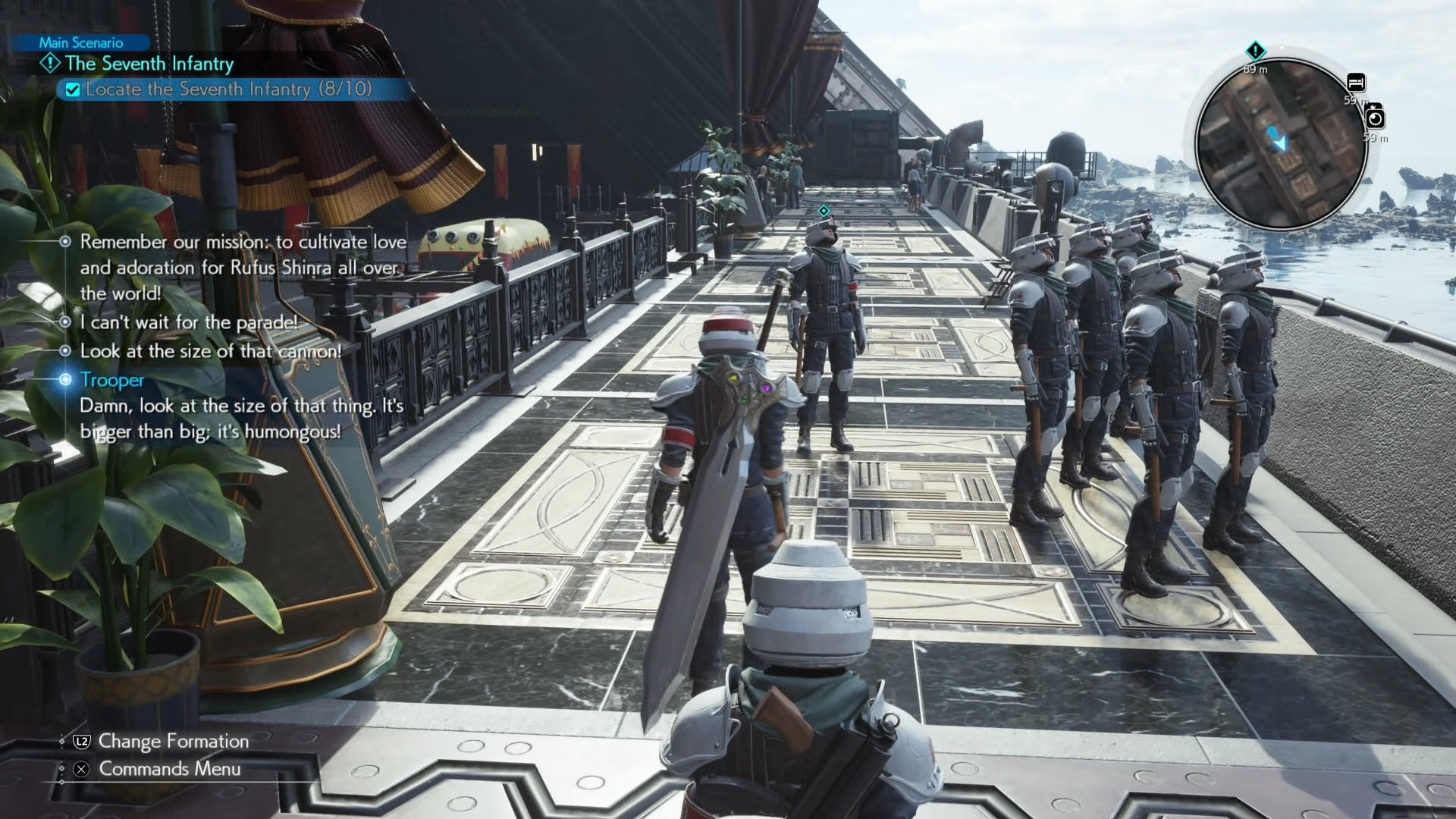Select the quest exclamation marker above minimap
The height and width of the screenshot is (819, 1456).
pos(1255,52)
